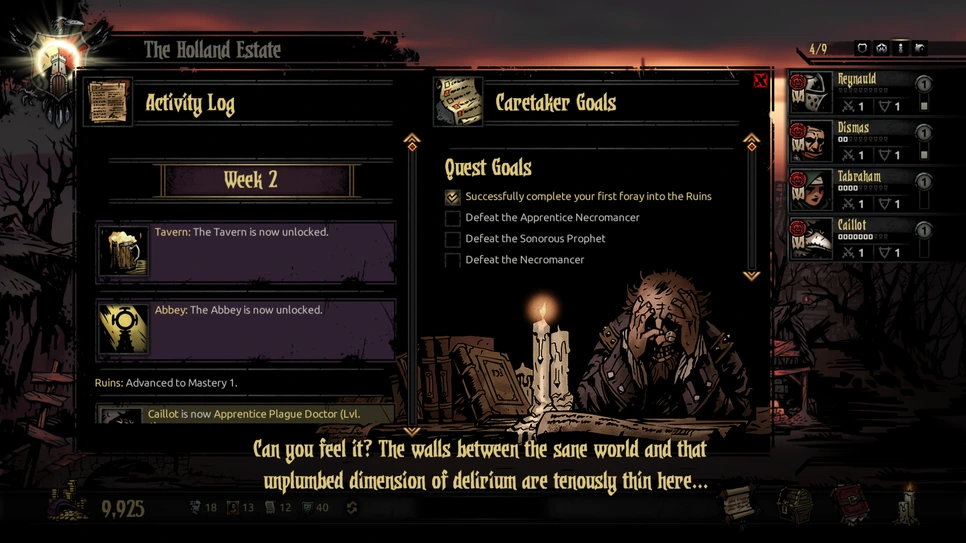Open the Tavern unlocked log entry
966x543 pixels.
tap(246, 252)
